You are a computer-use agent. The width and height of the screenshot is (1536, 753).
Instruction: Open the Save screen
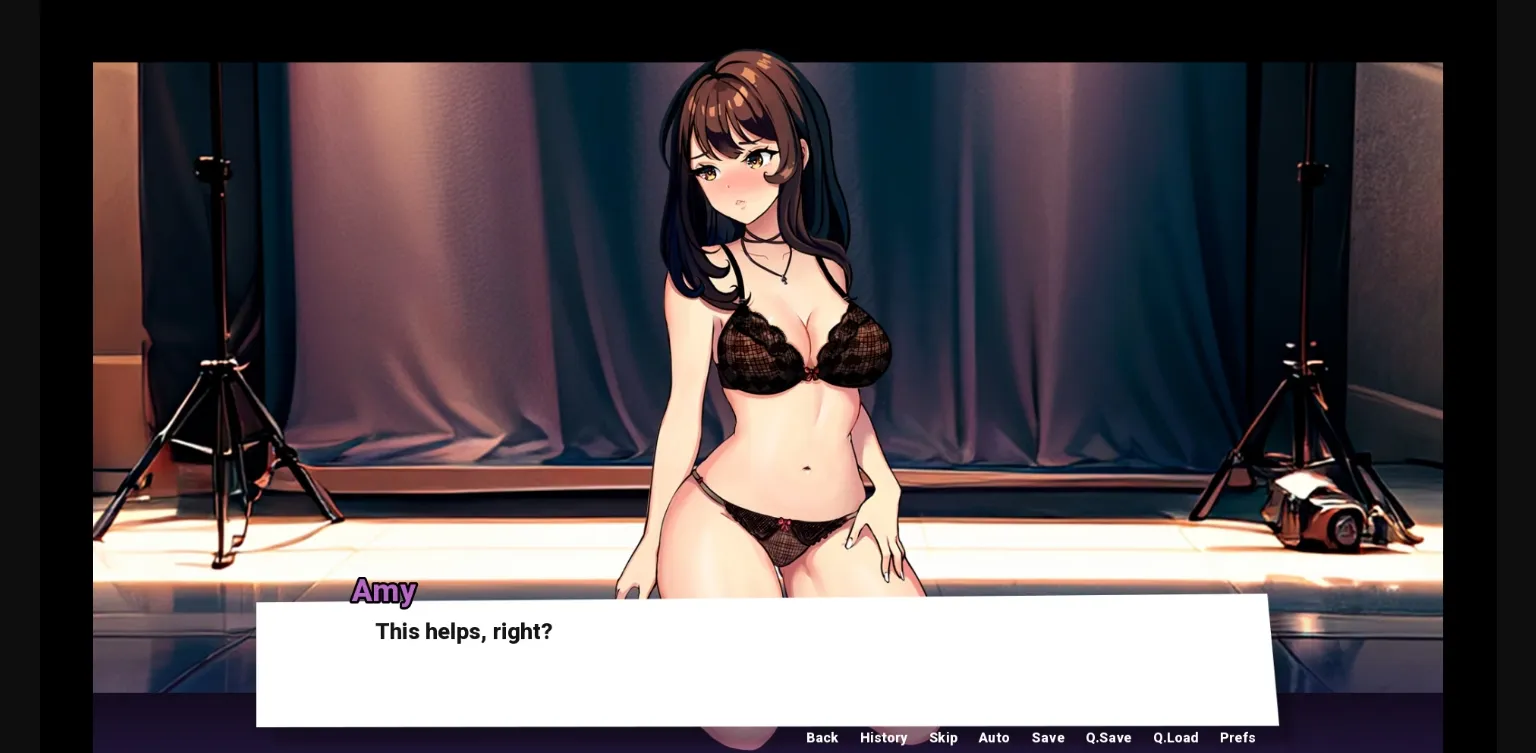point(1048,738)
